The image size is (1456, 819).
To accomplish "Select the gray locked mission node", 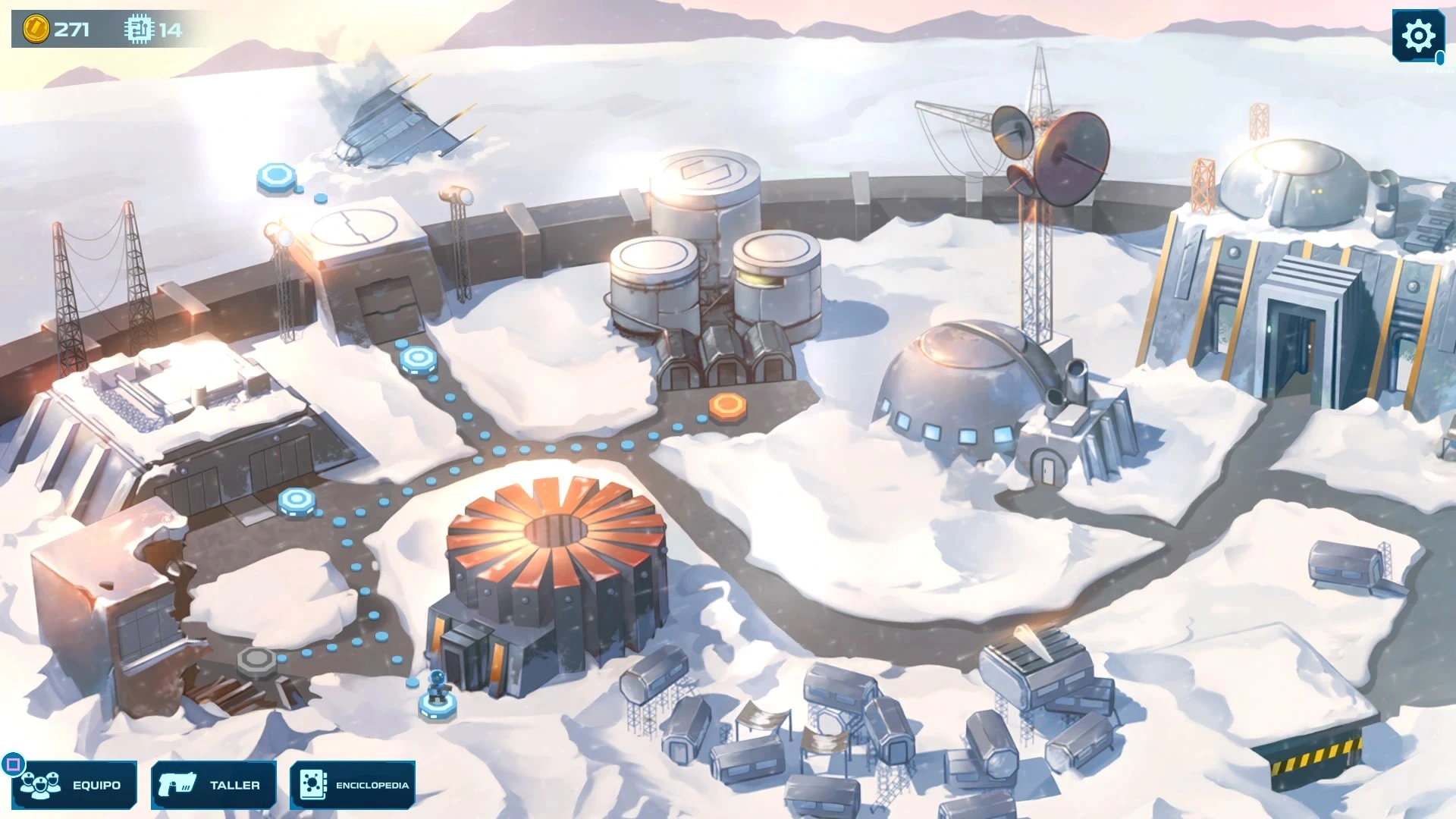I will pos(256,660).
